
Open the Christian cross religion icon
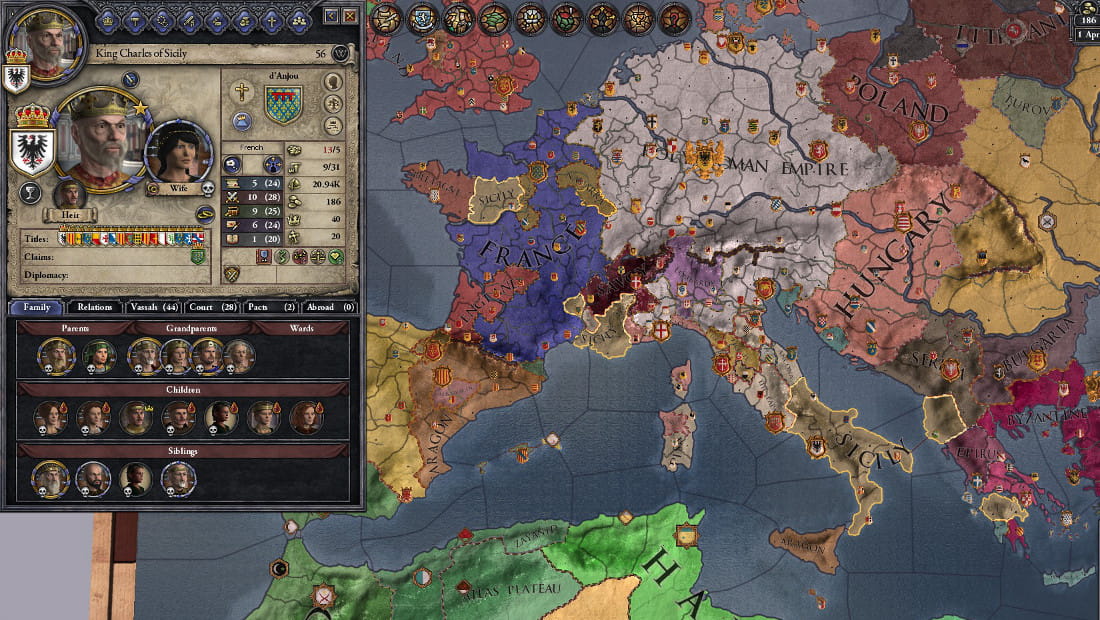(x=242, y=92)
